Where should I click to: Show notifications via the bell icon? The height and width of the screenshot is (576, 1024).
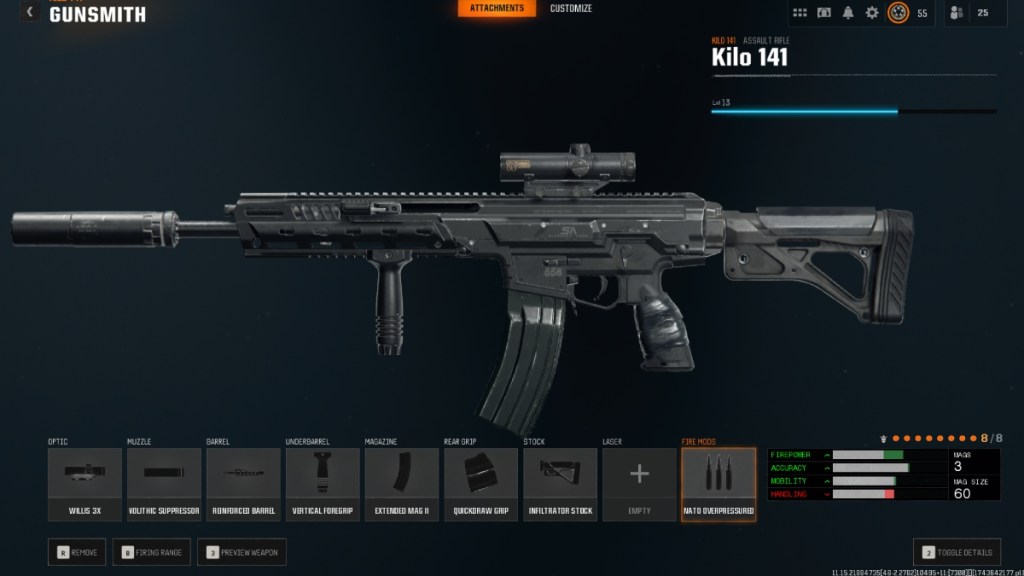[x=848, y=13]
